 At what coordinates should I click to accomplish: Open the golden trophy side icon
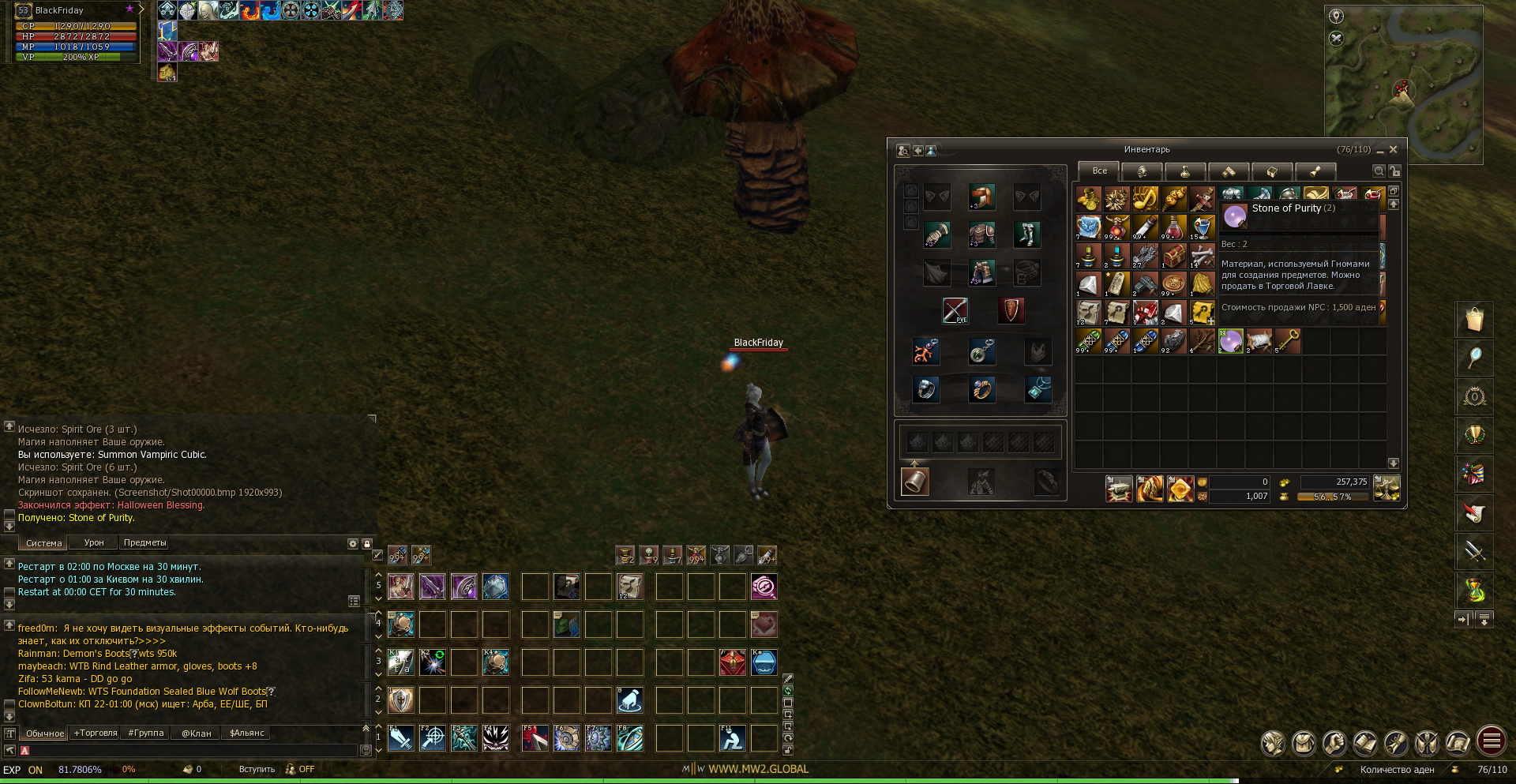(x=1474, y=436)
